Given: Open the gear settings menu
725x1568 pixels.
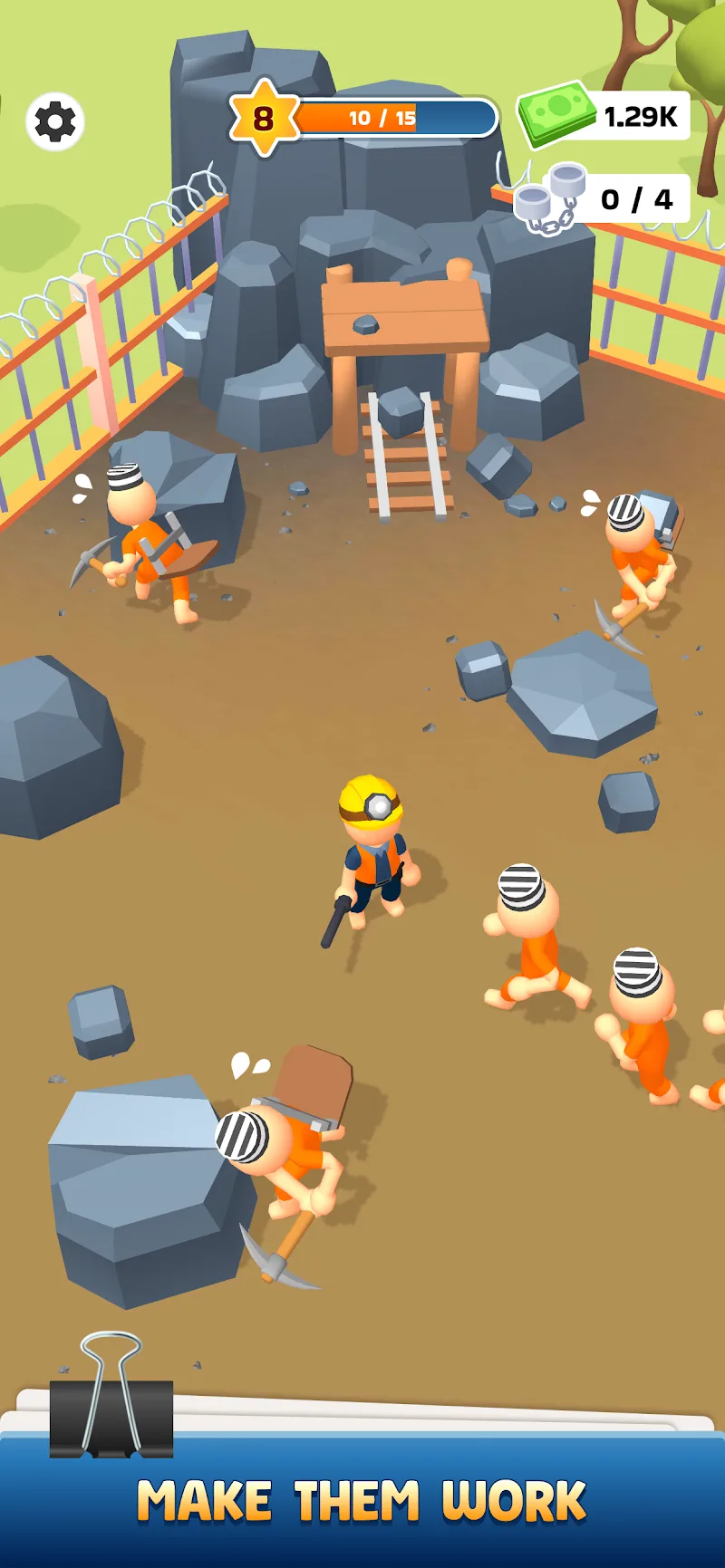Looking at the screenshot, I should point(55,121).
